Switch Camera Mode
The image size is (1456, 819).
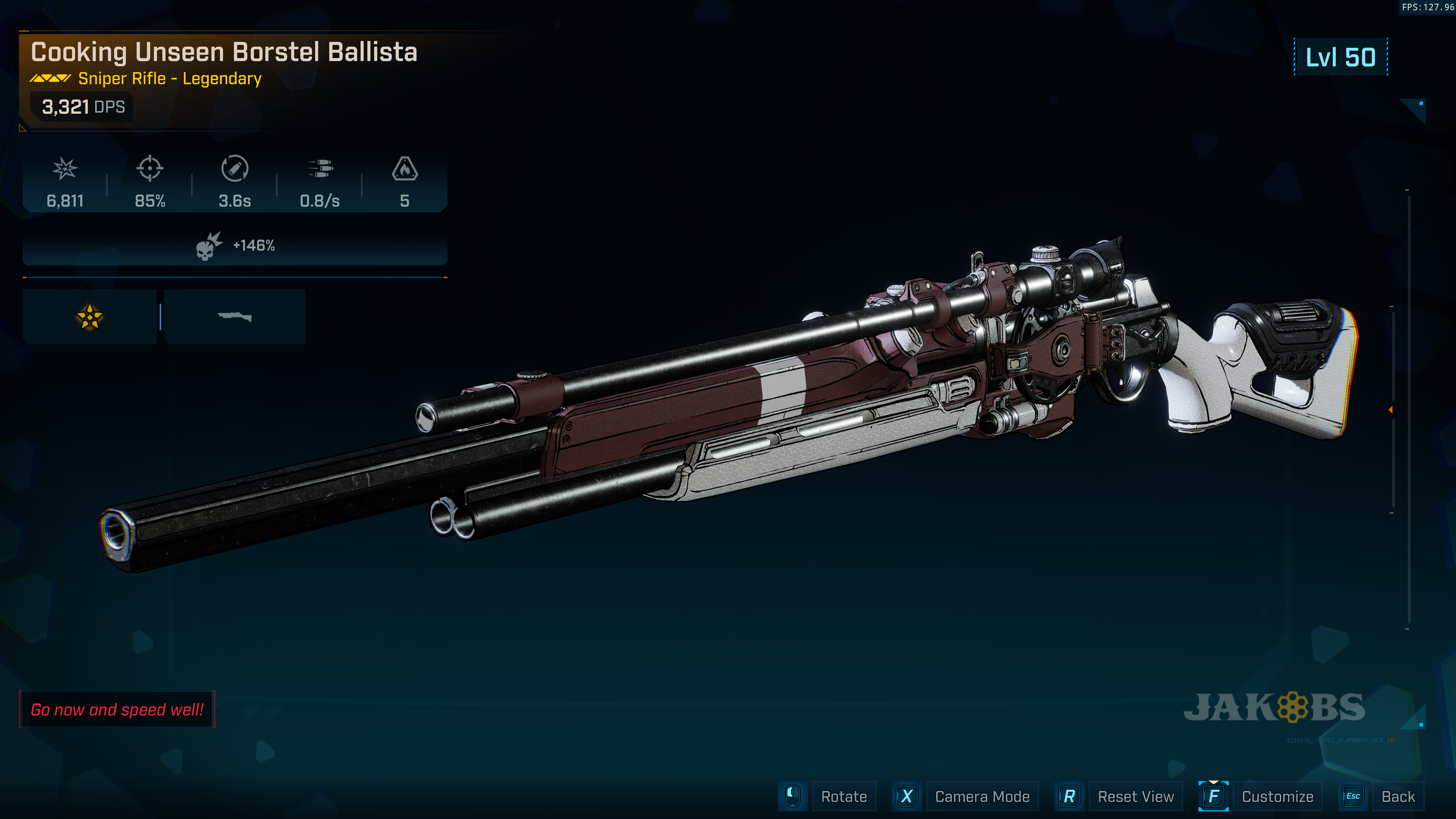point(982,796)
